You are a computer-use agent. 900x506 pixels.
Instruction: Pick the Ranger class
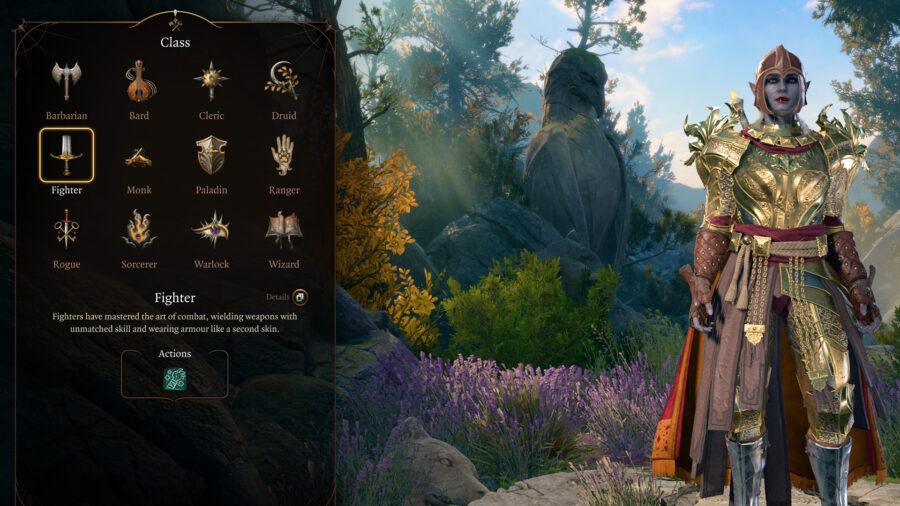pos(283,156)
